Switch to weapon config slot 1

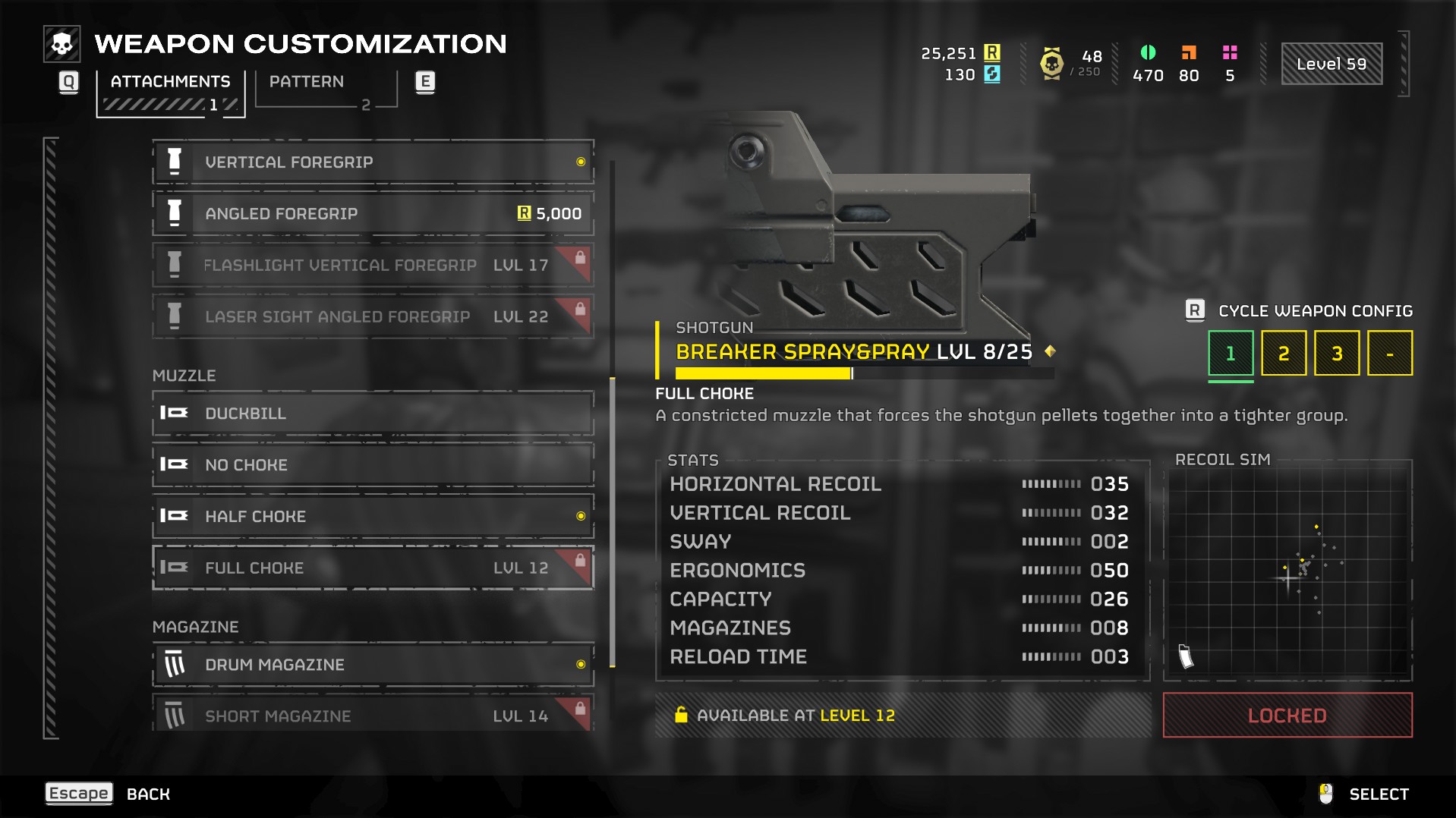1231,354
